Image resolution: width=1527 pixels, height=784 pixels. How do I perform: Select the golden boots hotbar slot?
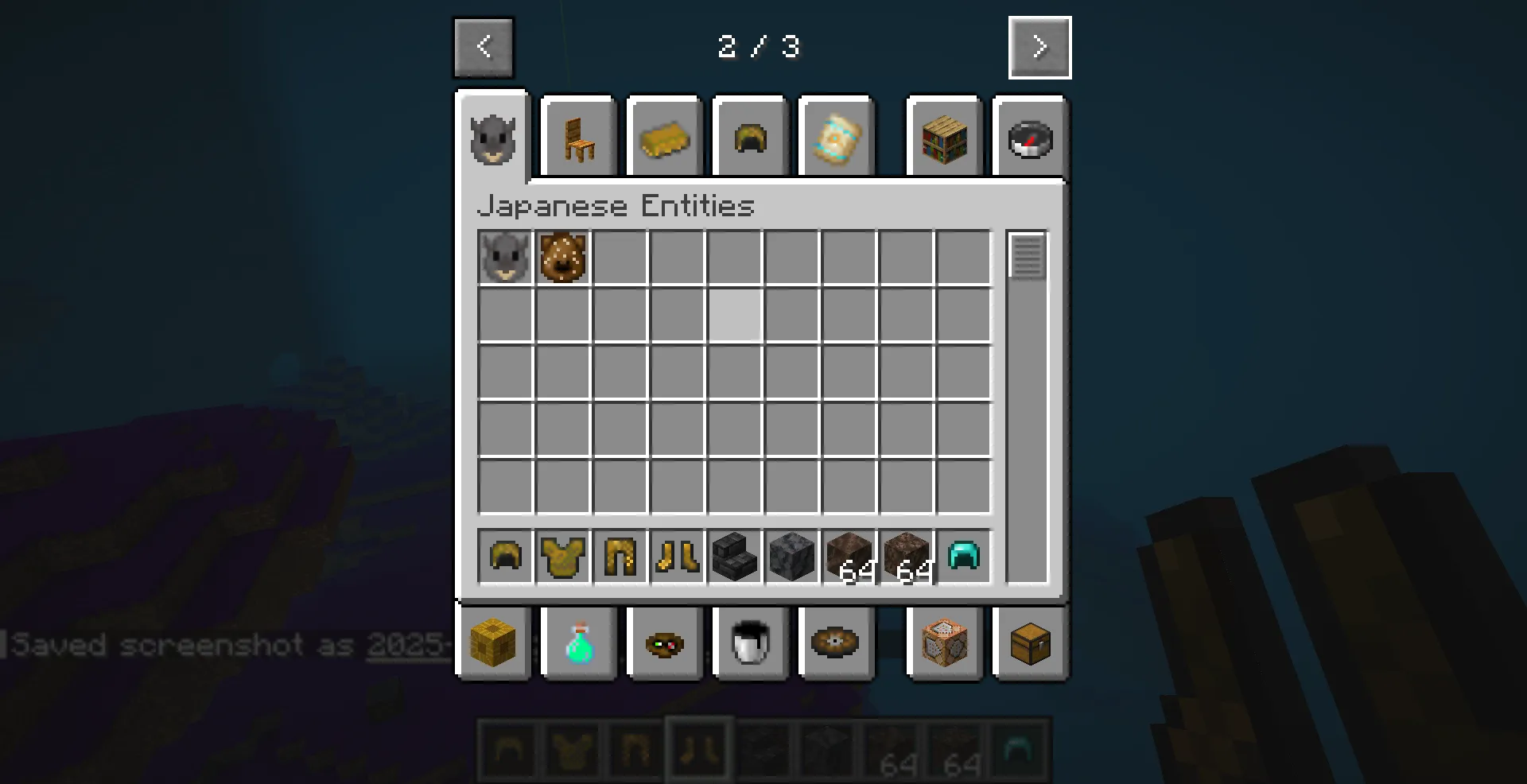676,557
